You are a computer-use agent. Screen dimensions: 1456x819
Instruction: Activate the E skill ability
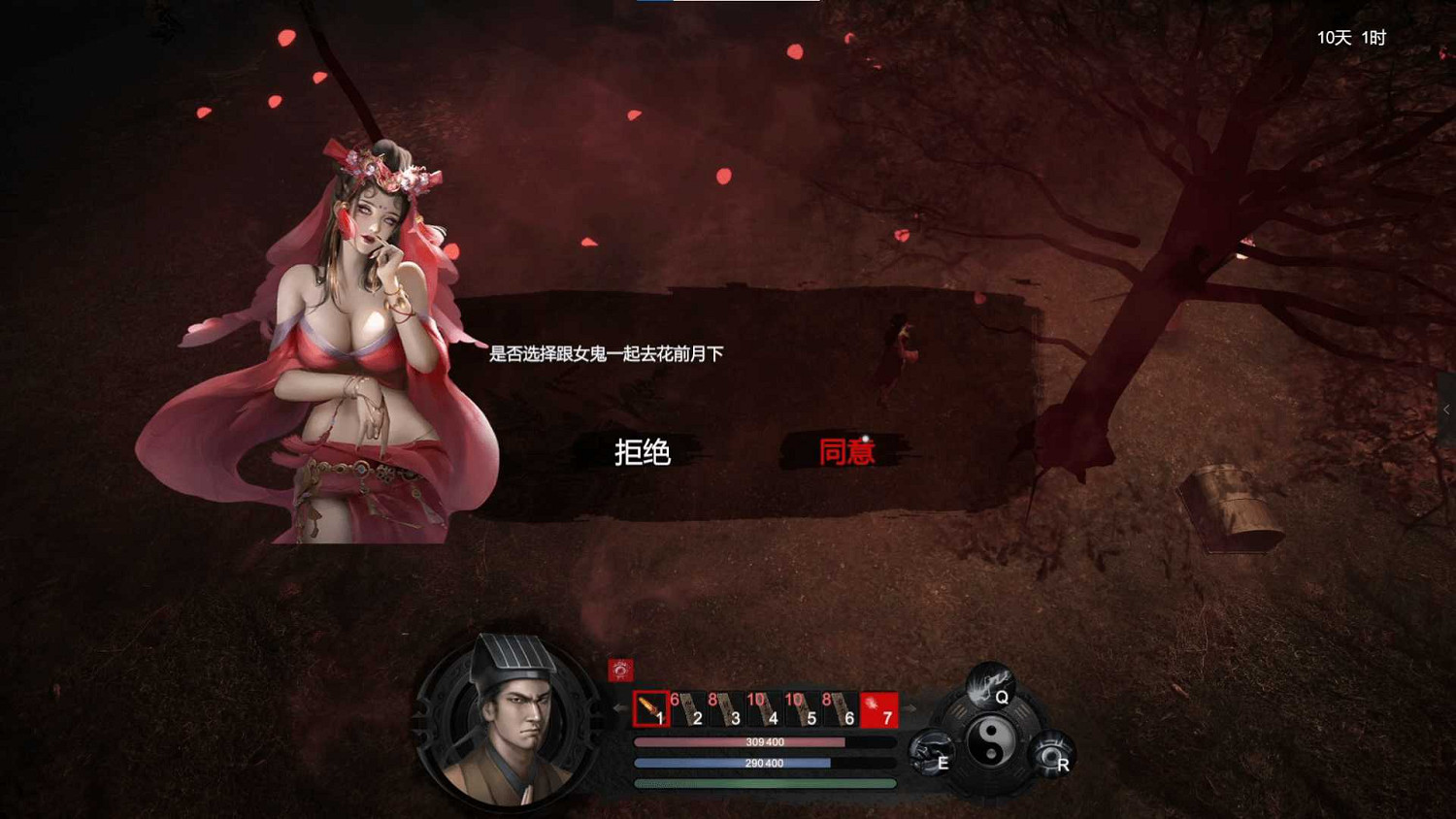point(934,753)
